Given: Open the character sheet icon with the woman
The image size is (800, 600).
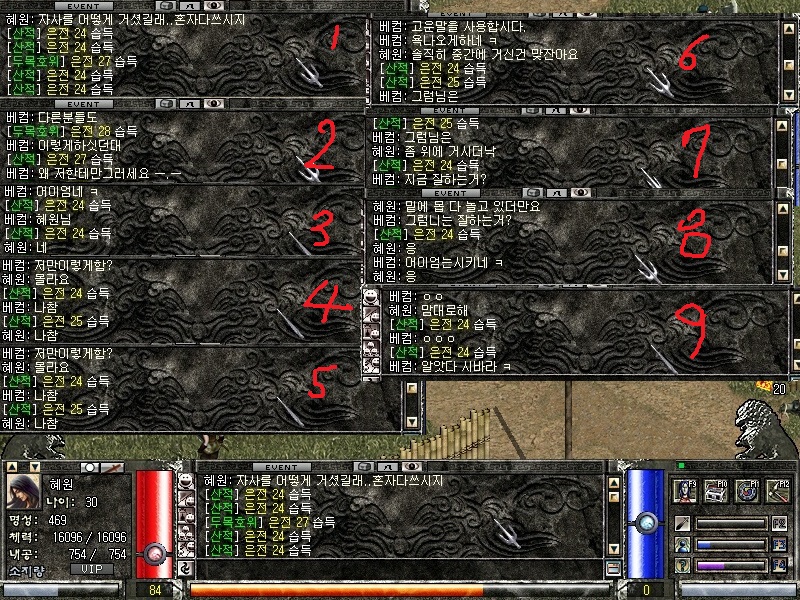Looking at the screenshot, I should [x=686, y=490].
